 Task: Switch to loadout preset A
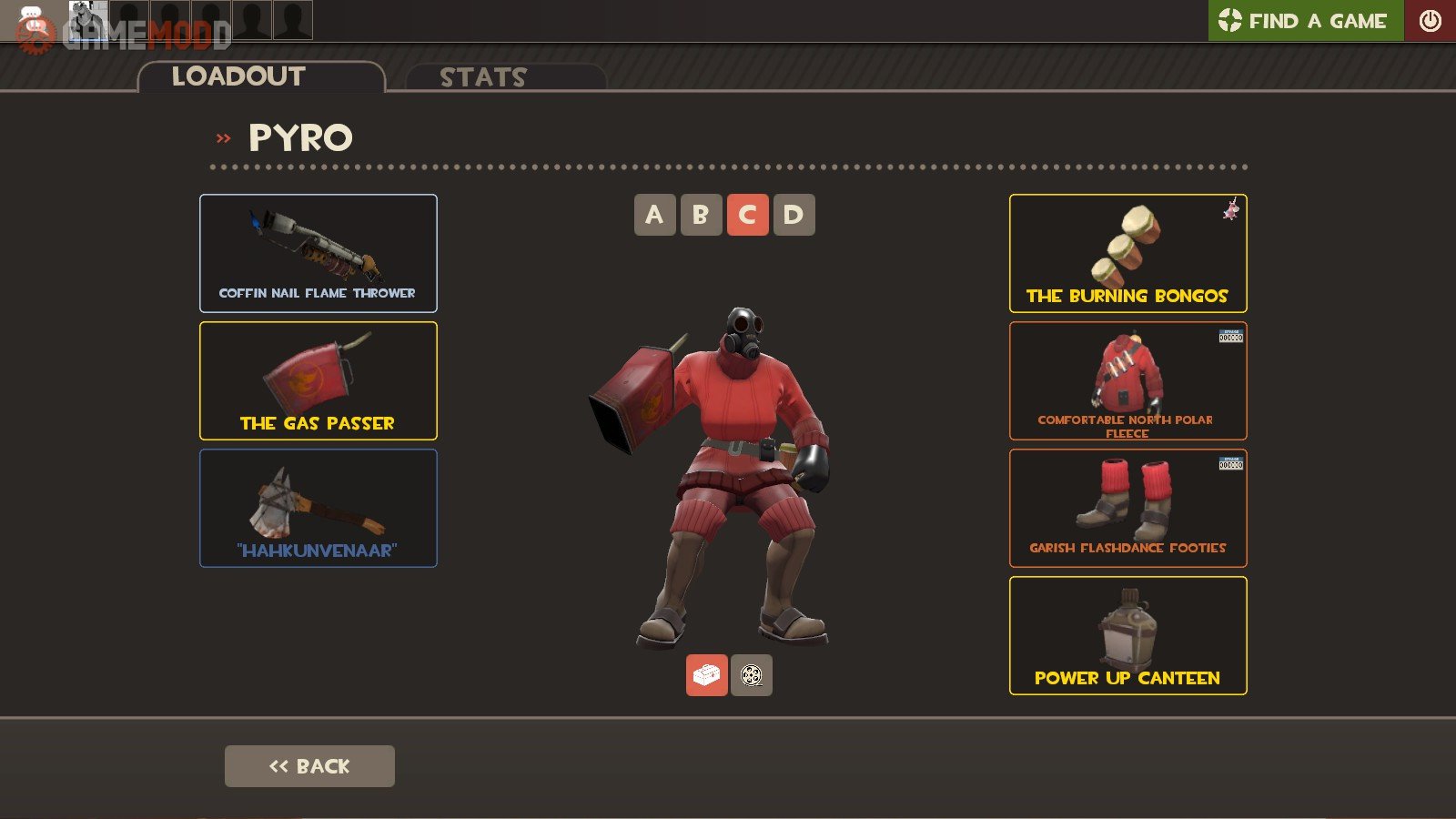point(654,215)
